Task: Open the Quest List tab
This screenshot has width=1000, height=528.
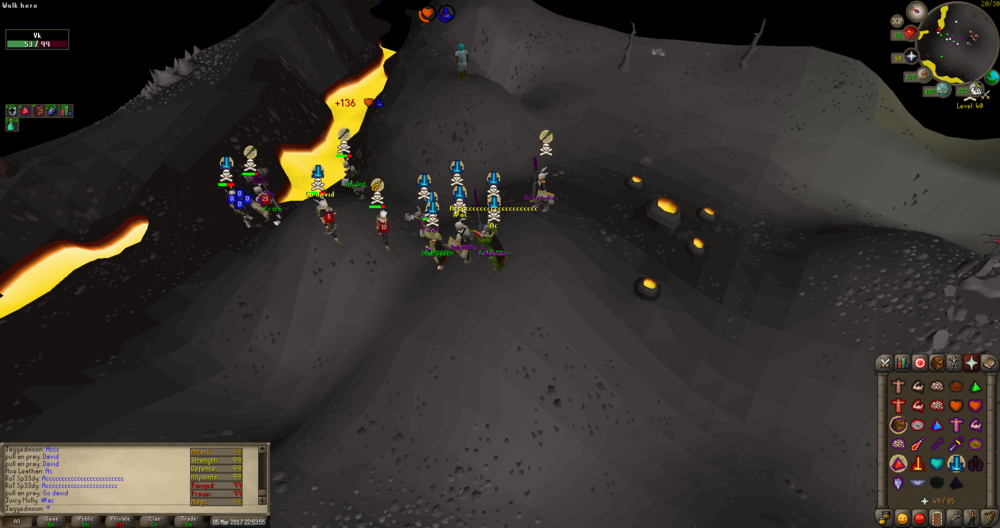Action: click(920, 363)
